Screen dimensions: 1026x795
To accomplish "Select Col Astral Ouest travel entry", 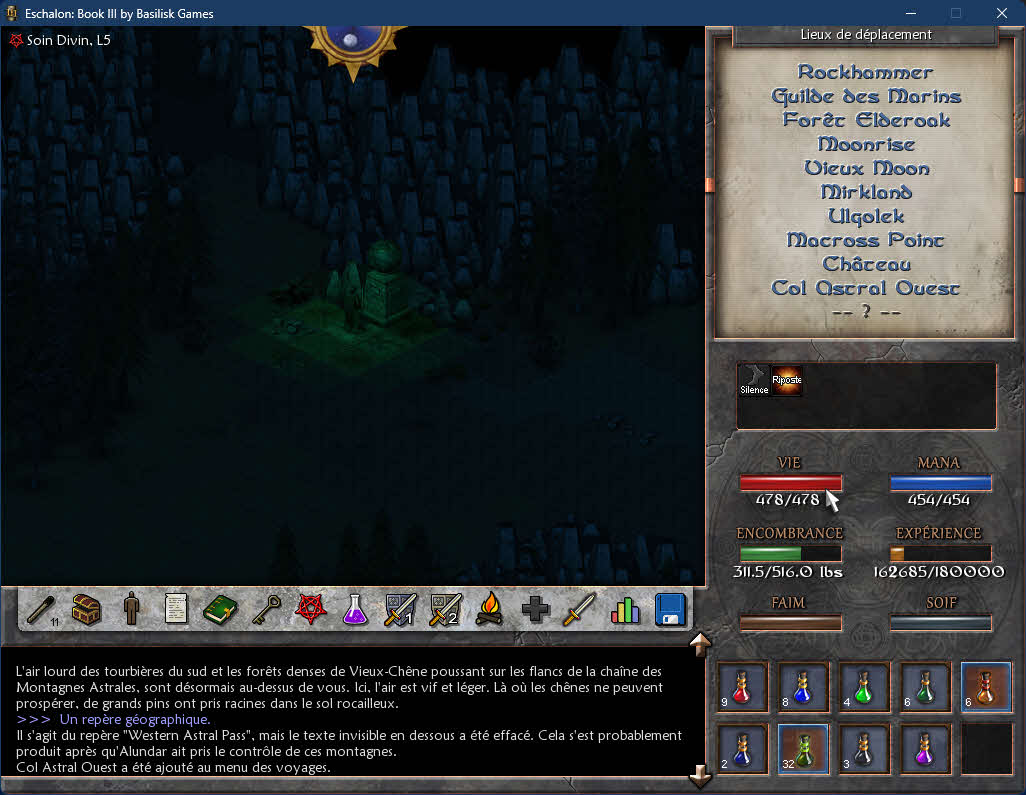I will tap(865, 289).
